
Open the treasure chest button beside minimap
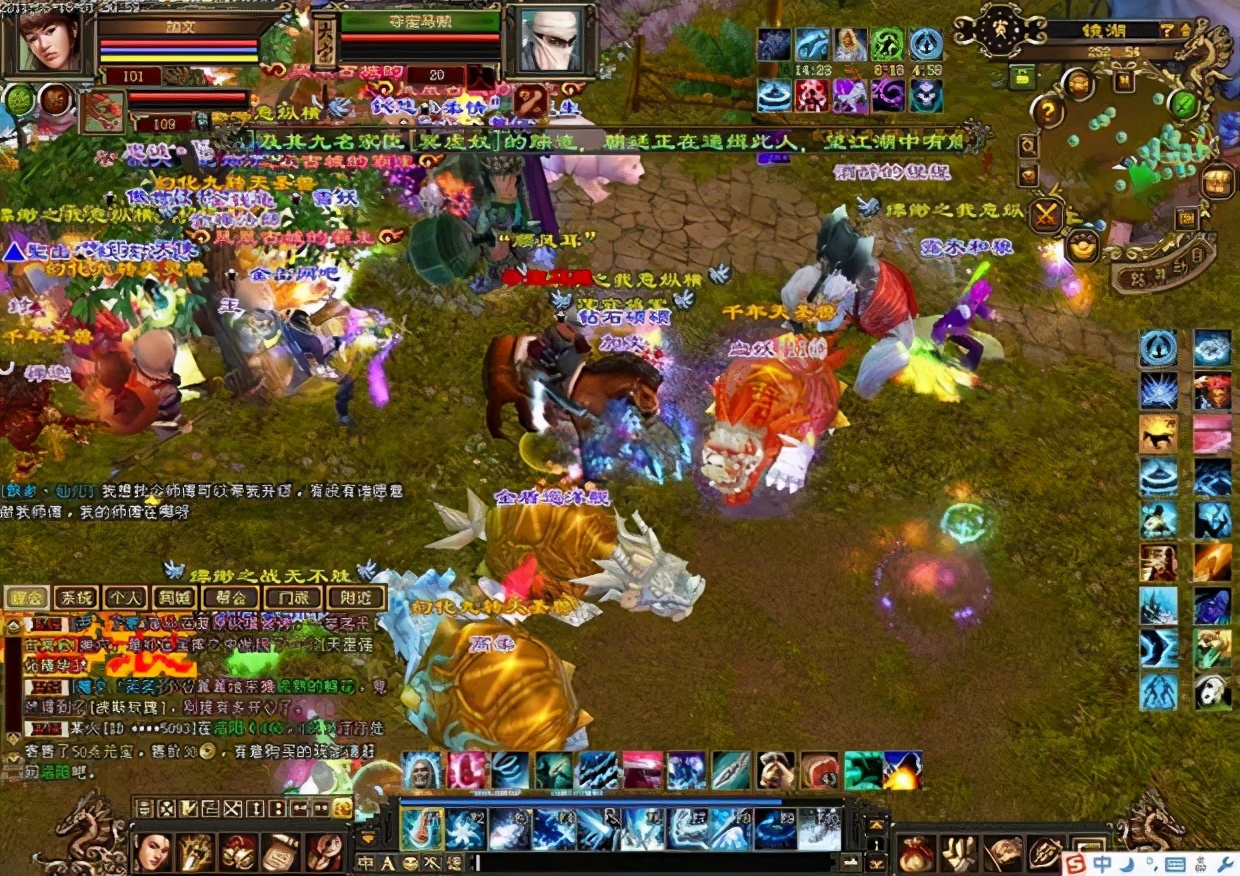point(1216,182)
